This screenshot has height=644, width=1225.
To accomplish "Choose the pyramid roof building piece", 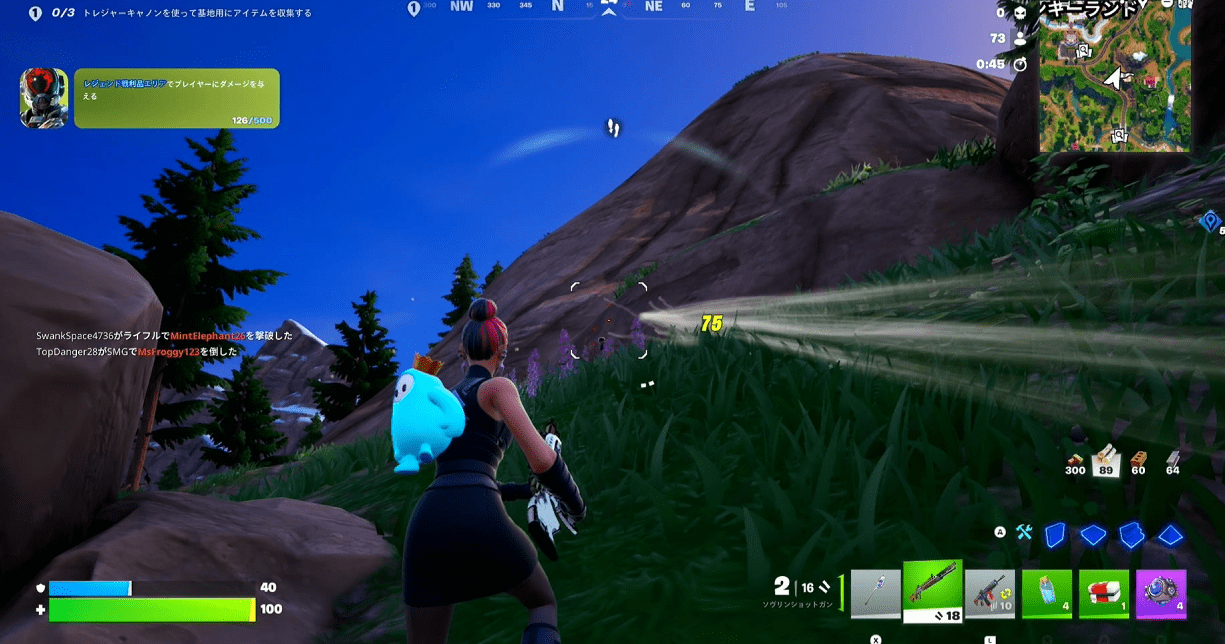I will [1170, 535].
